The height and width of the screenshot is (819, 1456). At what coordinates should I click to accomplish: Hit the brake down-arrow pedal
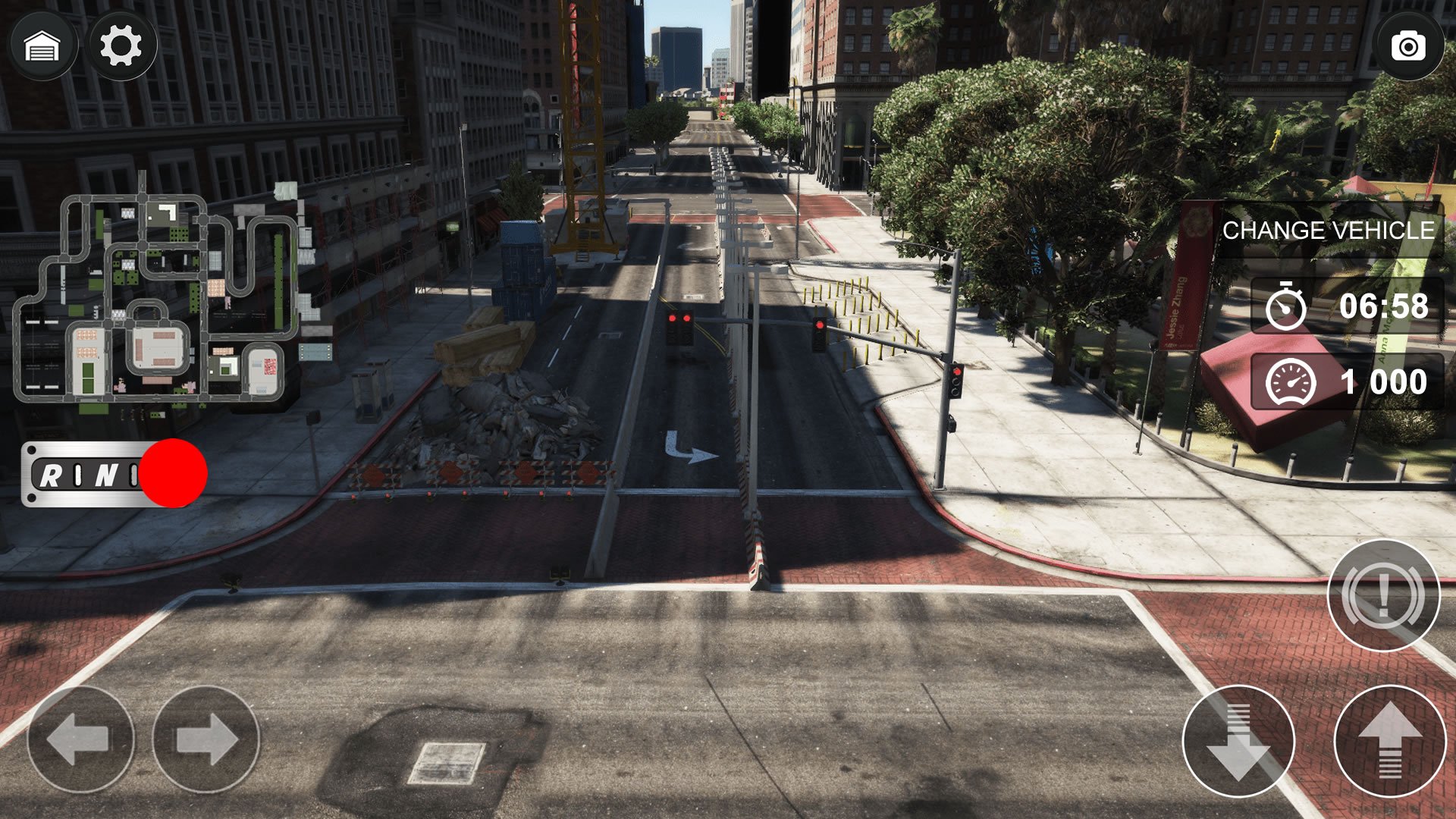click(x=1238, y=741)
